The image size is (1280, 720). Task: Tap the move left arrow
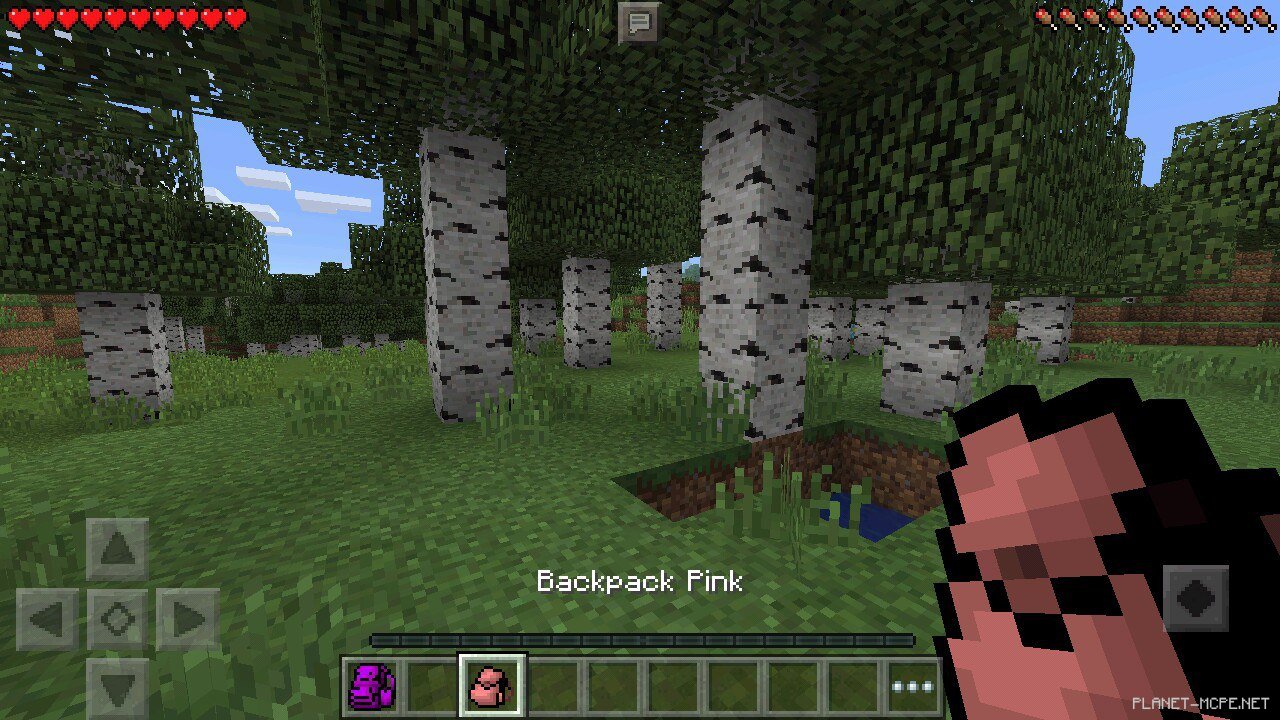47,619
